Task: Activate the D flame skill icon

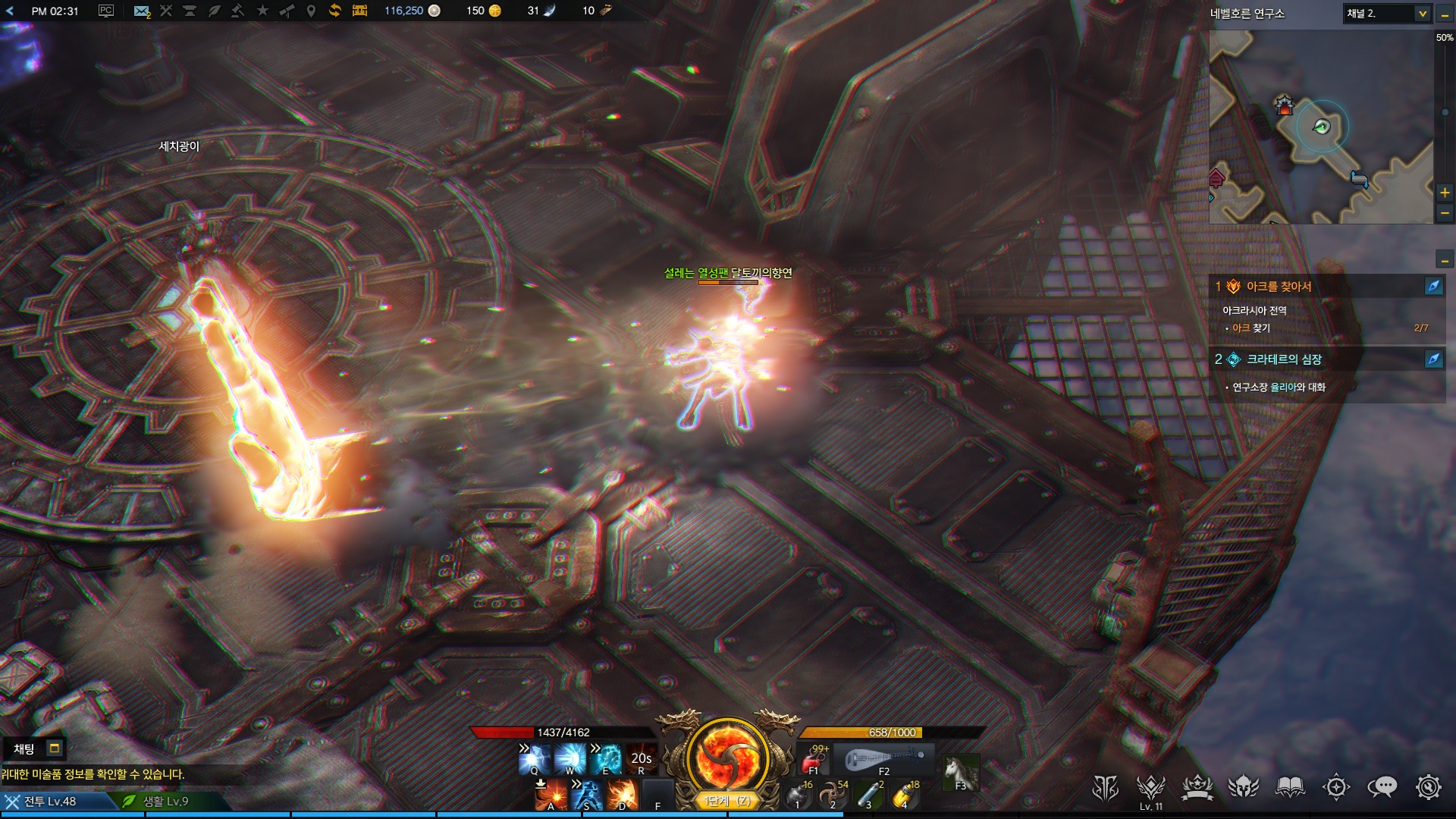Action: click(x=622, y=795)
